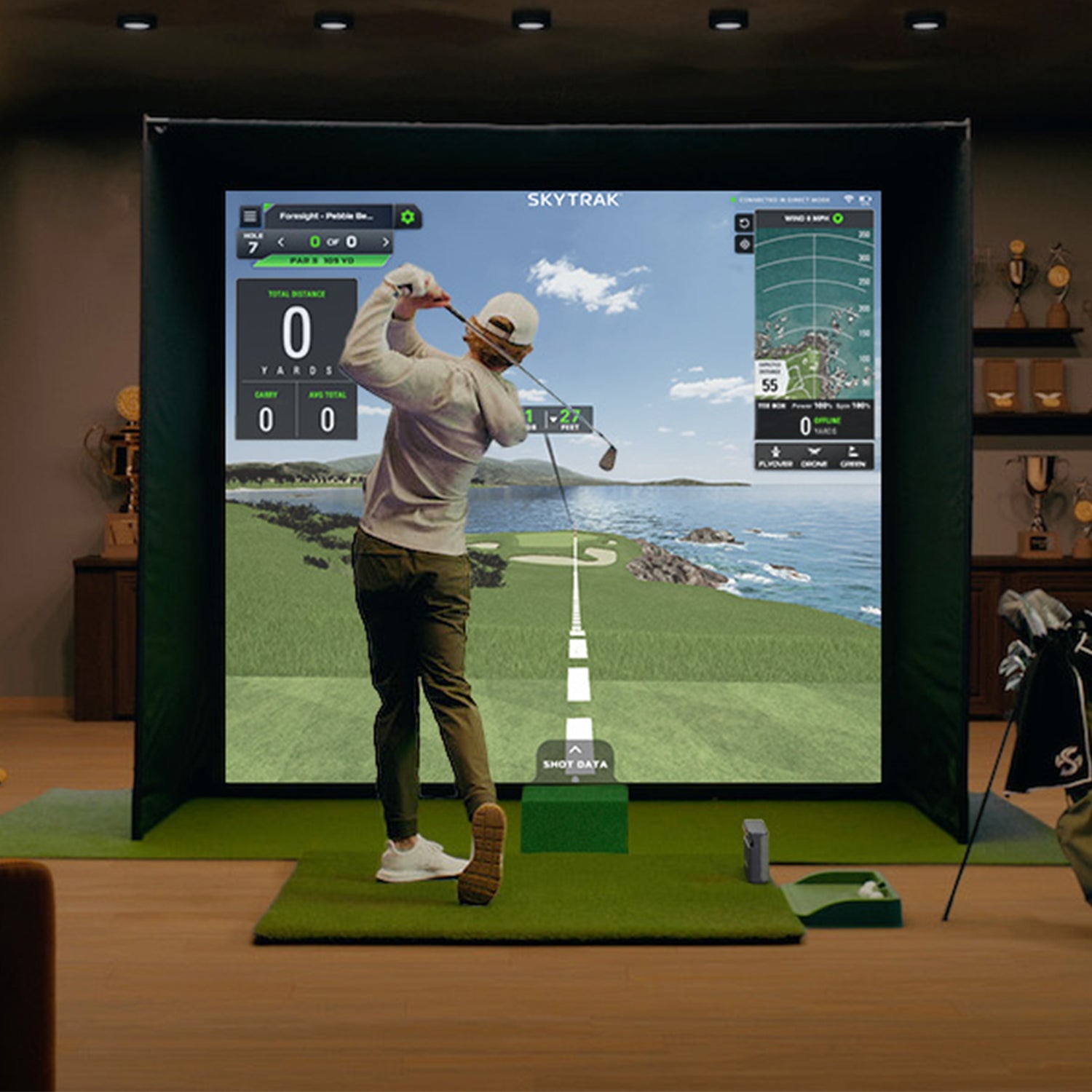Toggle the Connected in Direct Mode status indicator
Screen dimensions: 1092x1092
(x=733, y=199)
